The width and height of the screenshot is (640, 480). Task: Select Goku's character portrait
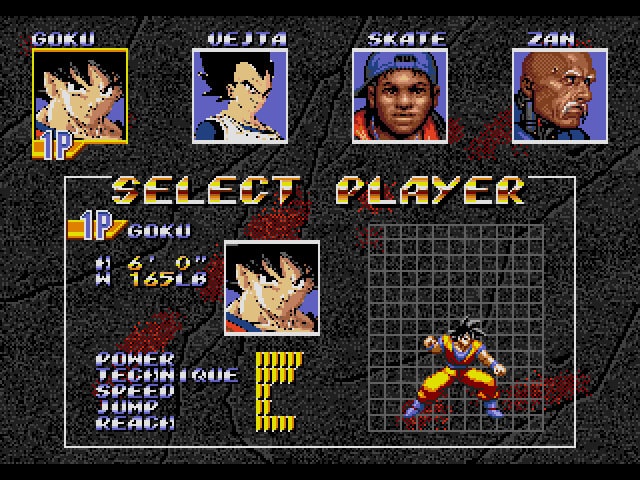click(80, 97)
